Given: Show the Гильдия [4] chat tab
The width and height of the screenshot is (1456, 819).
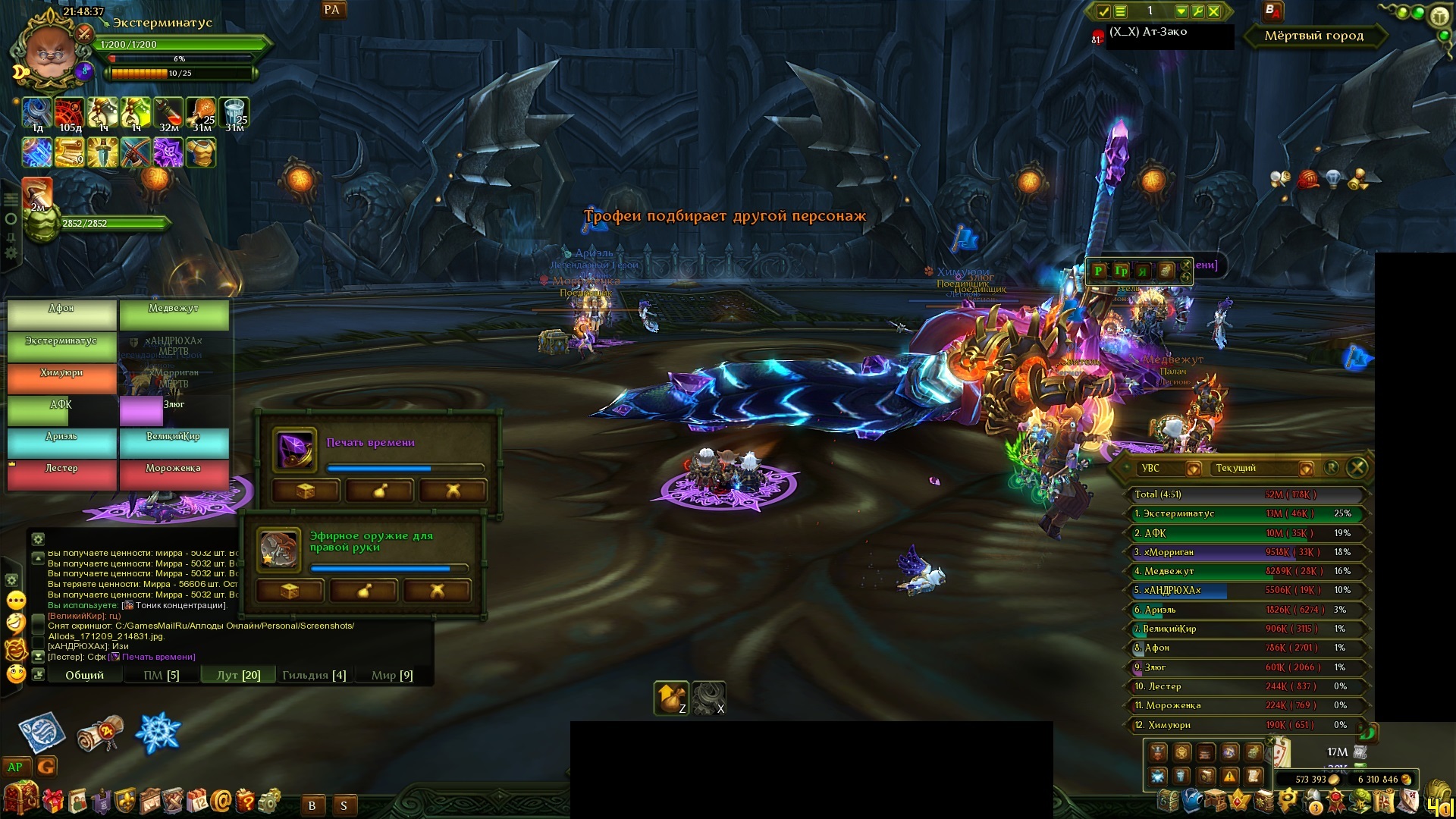Looking at the screenshot, I should tap(314, 675).
